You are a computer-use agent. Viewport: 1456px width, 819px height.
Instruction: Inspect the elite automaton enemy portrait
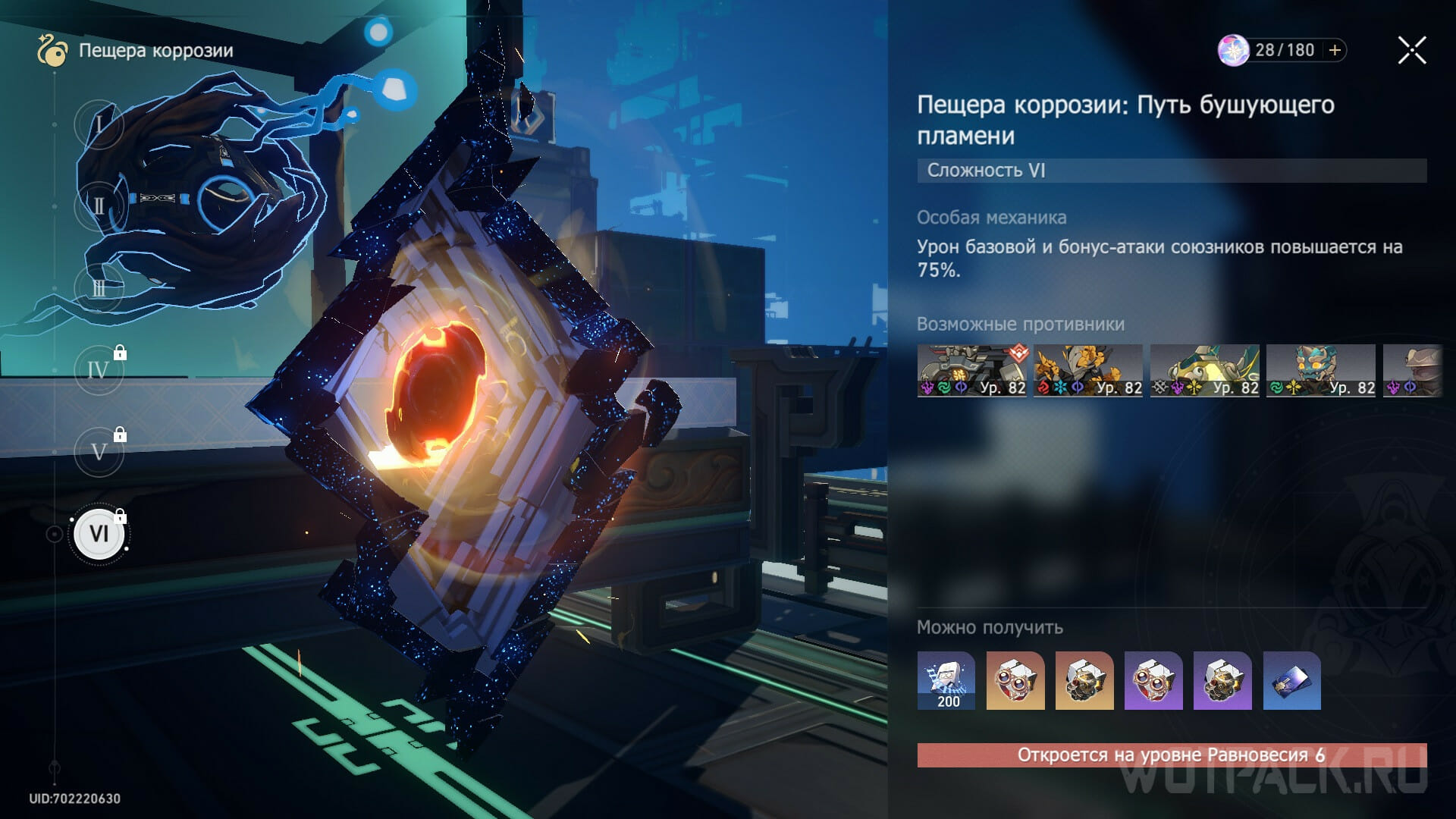[971, 371]
